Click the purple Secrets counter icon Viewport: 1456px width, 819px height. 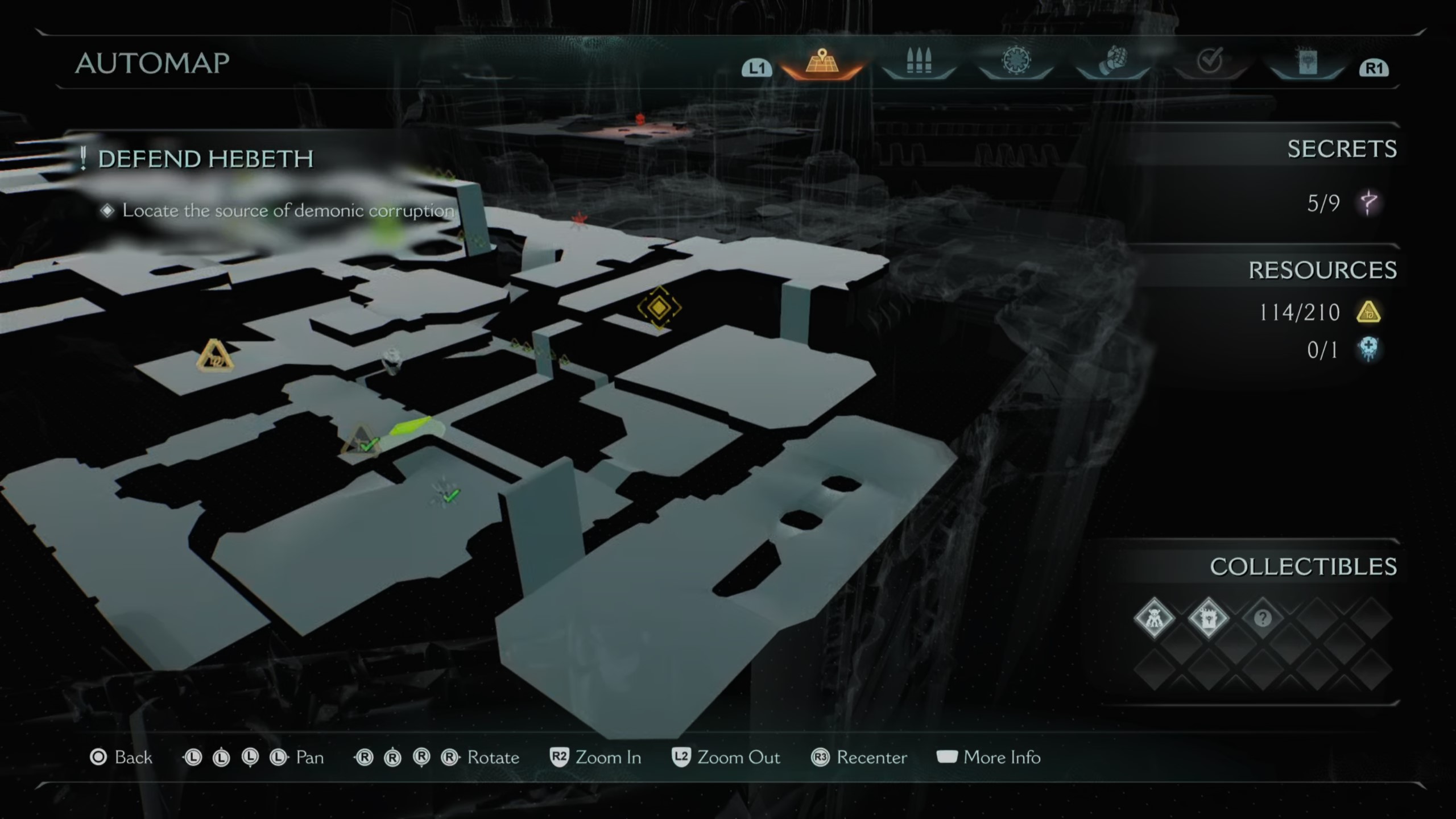click(x=1368, y=203)
